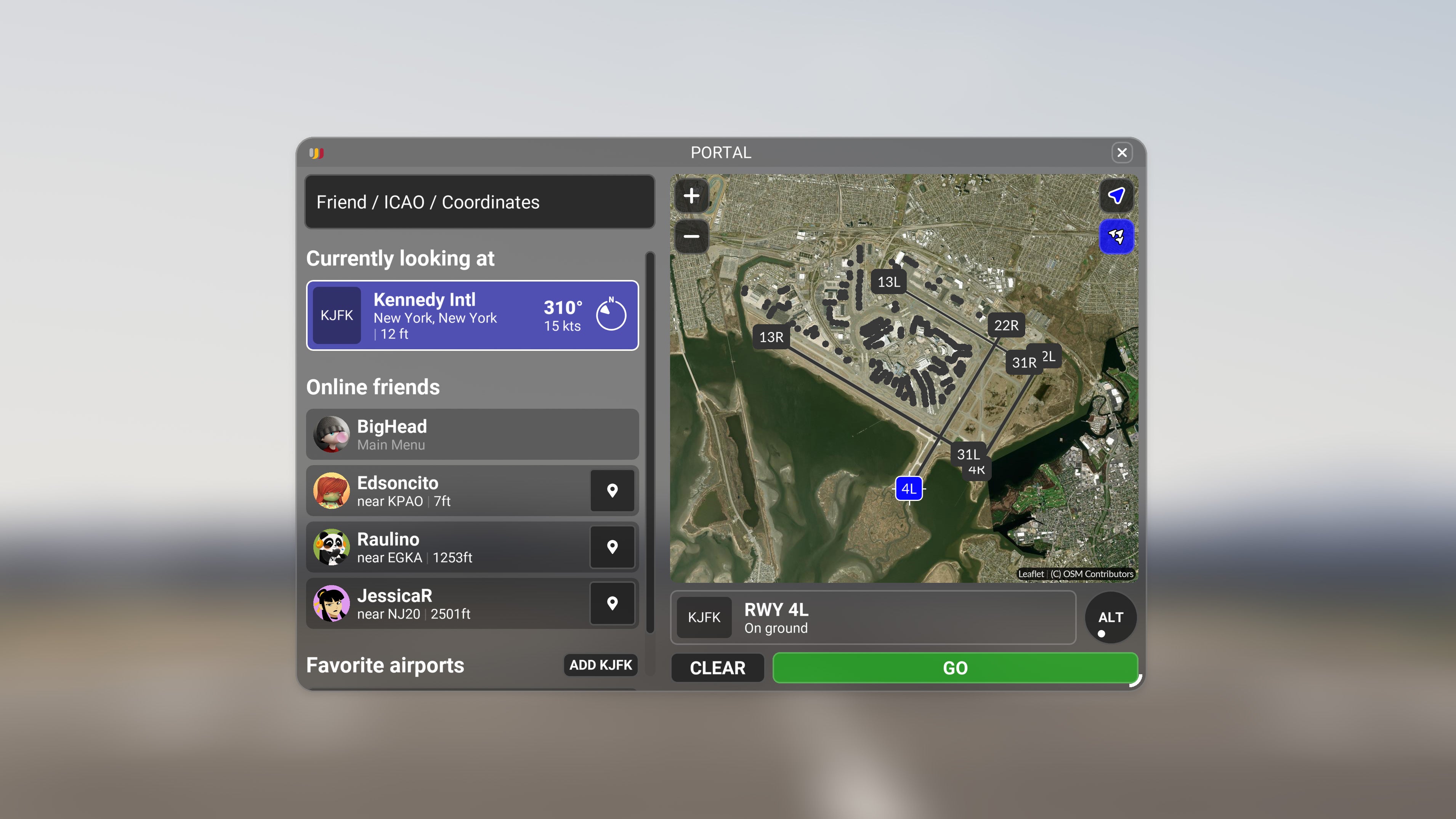Choose runway 13R marker on the map

coord(771,337)
